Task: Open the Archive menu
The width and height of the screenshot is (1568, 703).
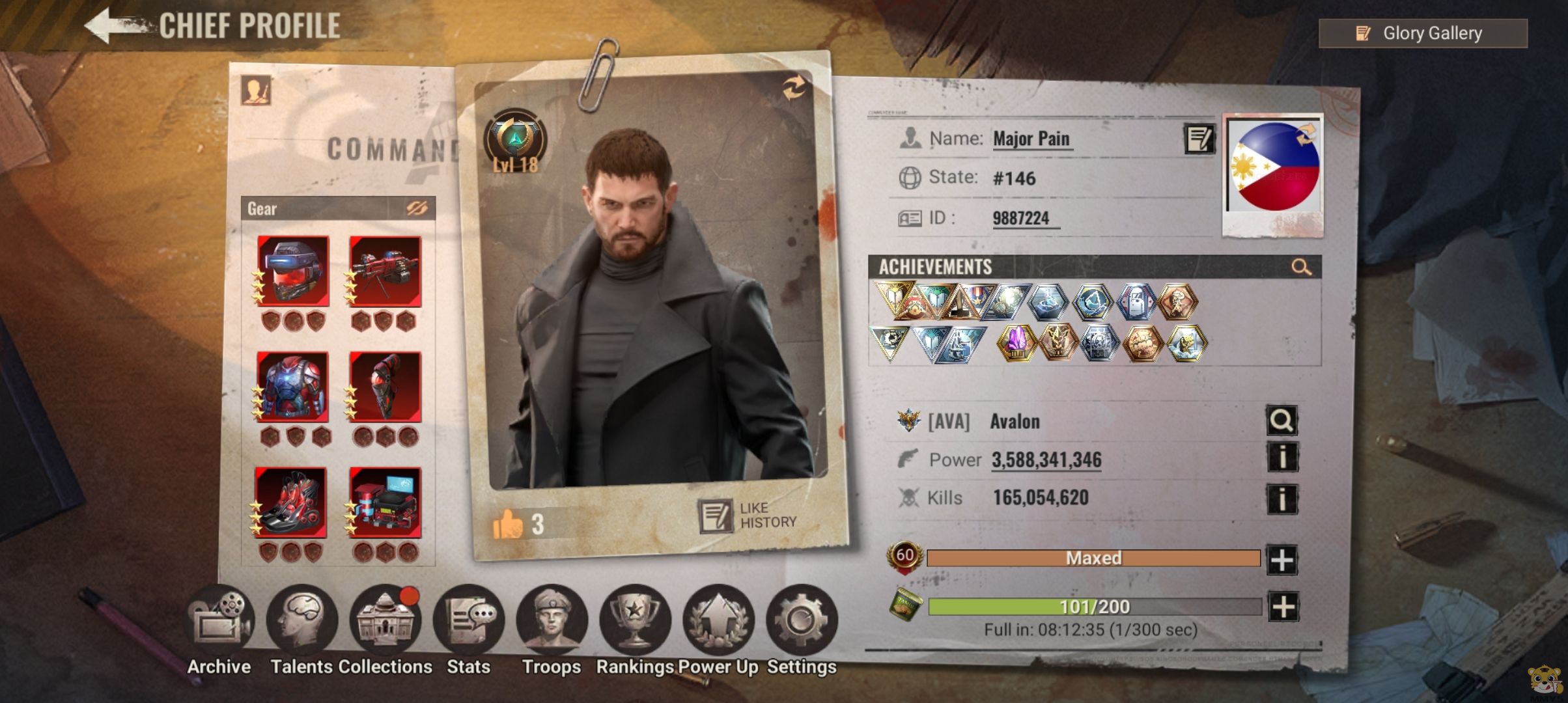Action: pos(219,619)
